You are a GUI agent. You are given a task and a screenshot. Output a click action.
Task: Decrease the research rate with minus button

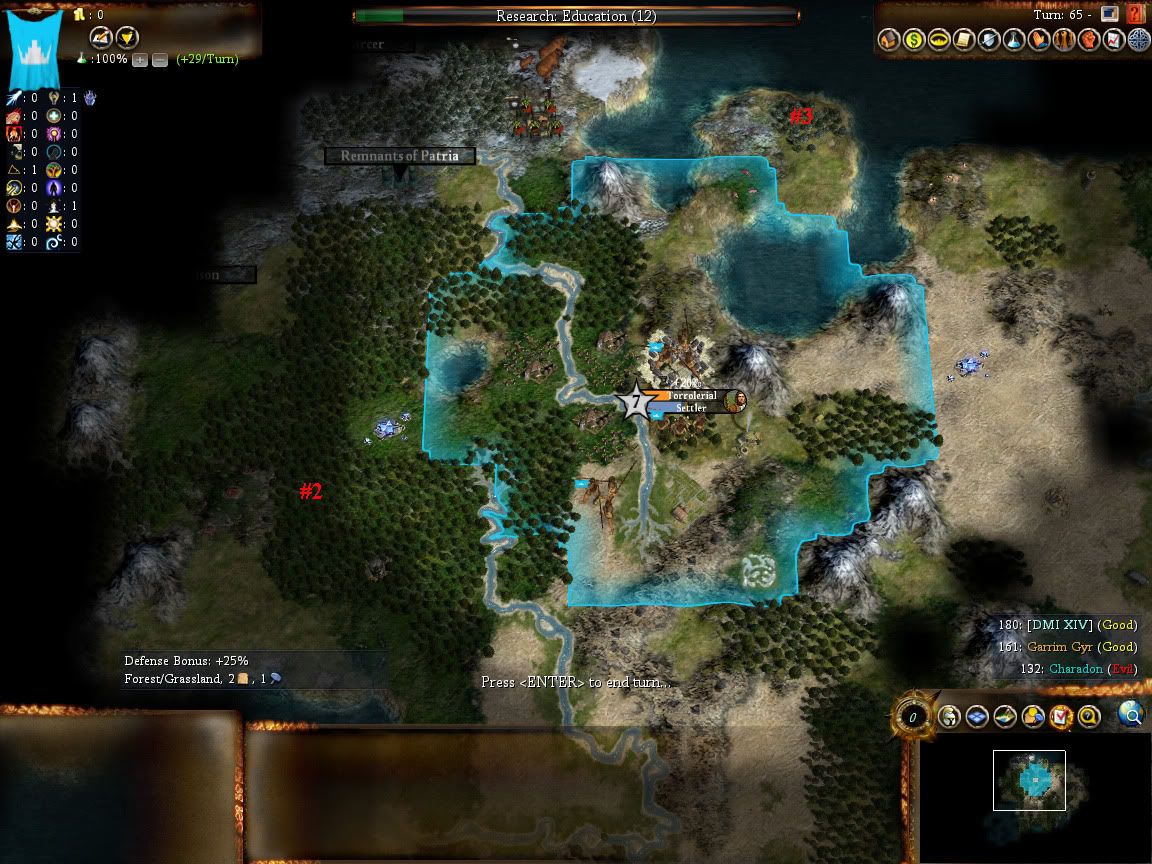(x=160, y=59)
